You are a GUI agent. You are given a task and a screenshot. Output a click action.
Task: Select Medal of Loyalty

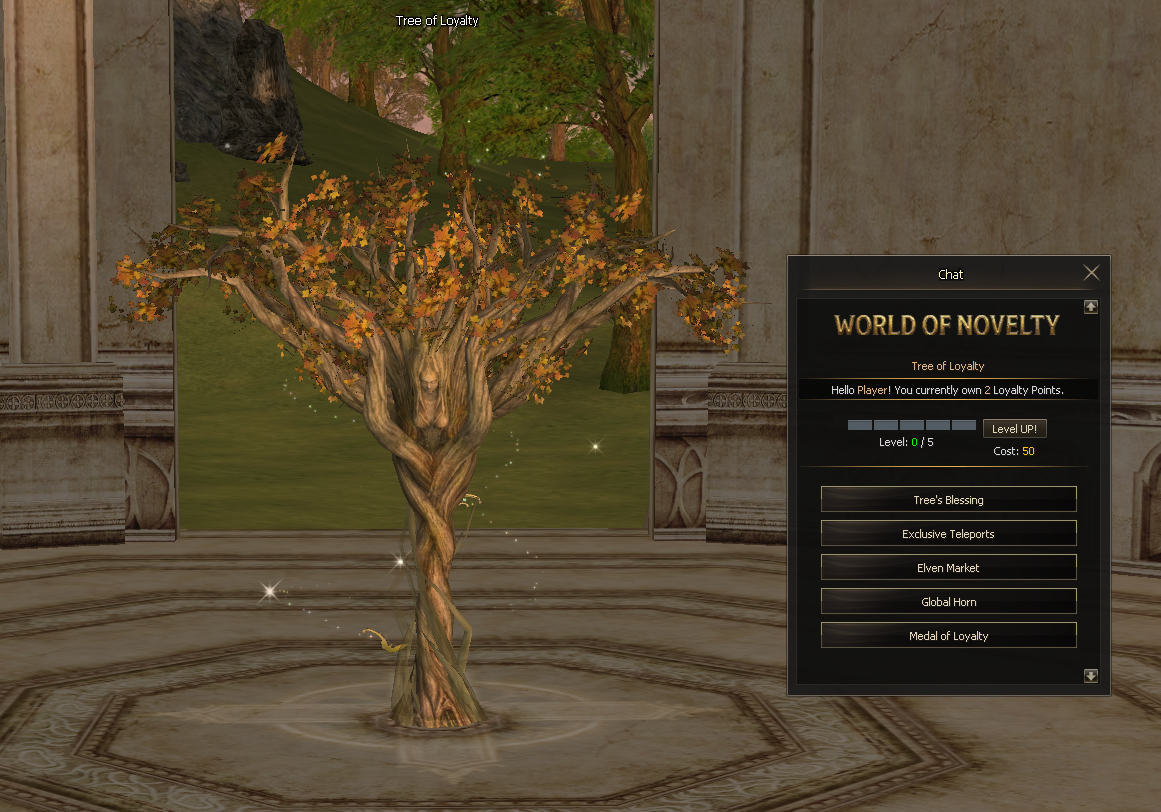[x=948, y=636]
